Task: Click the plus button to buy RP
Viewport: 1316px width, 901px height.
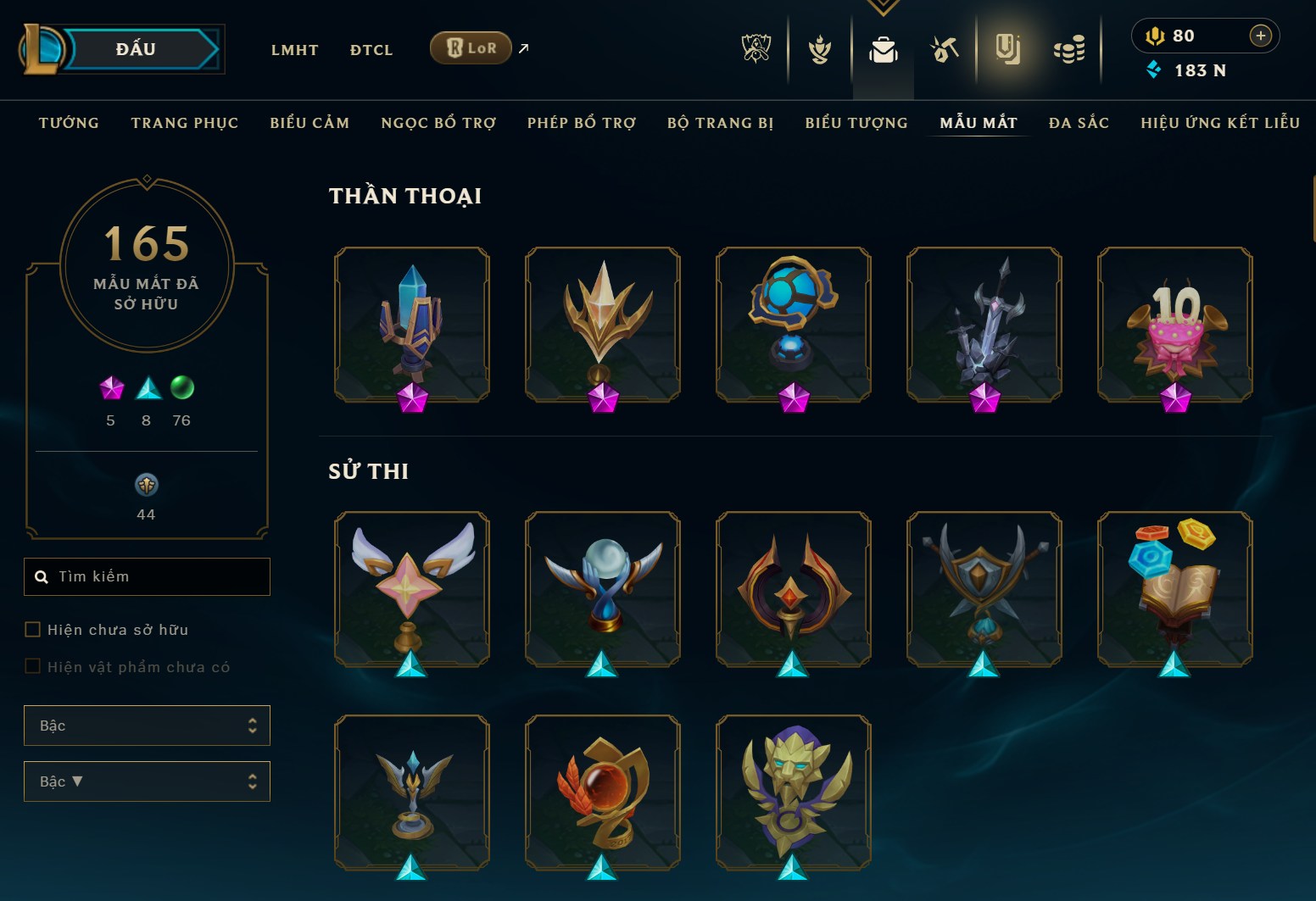Action: coord(1261,36)
